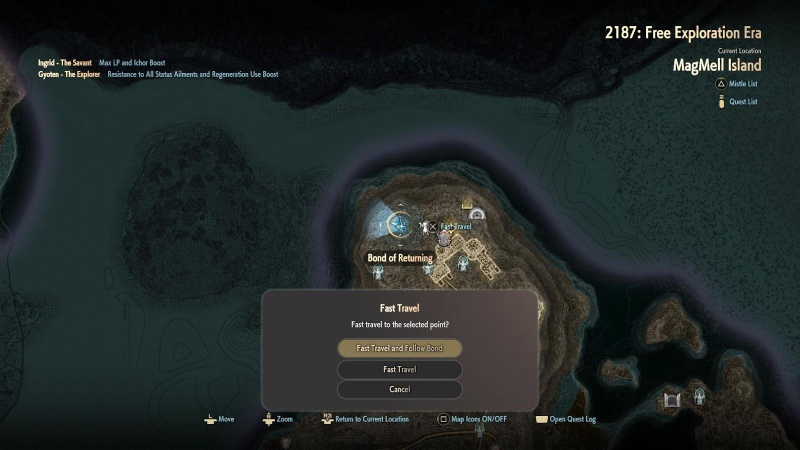Screen dimensions: 800x450
Task: Click the stone gate marker on southeast island
Action: (672, 399)
